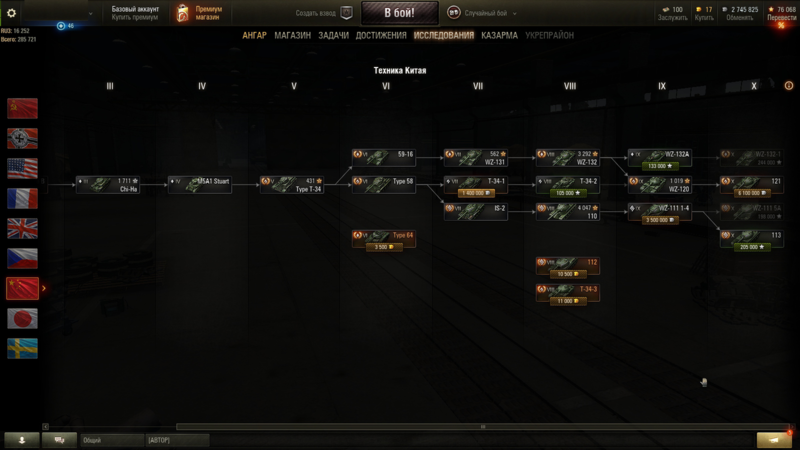Image resolution: width=800 pixels, height=450 pixels.
Task: Select the Chi-Ha tank node
Action: pyautogui.click(x=108, y=185)
